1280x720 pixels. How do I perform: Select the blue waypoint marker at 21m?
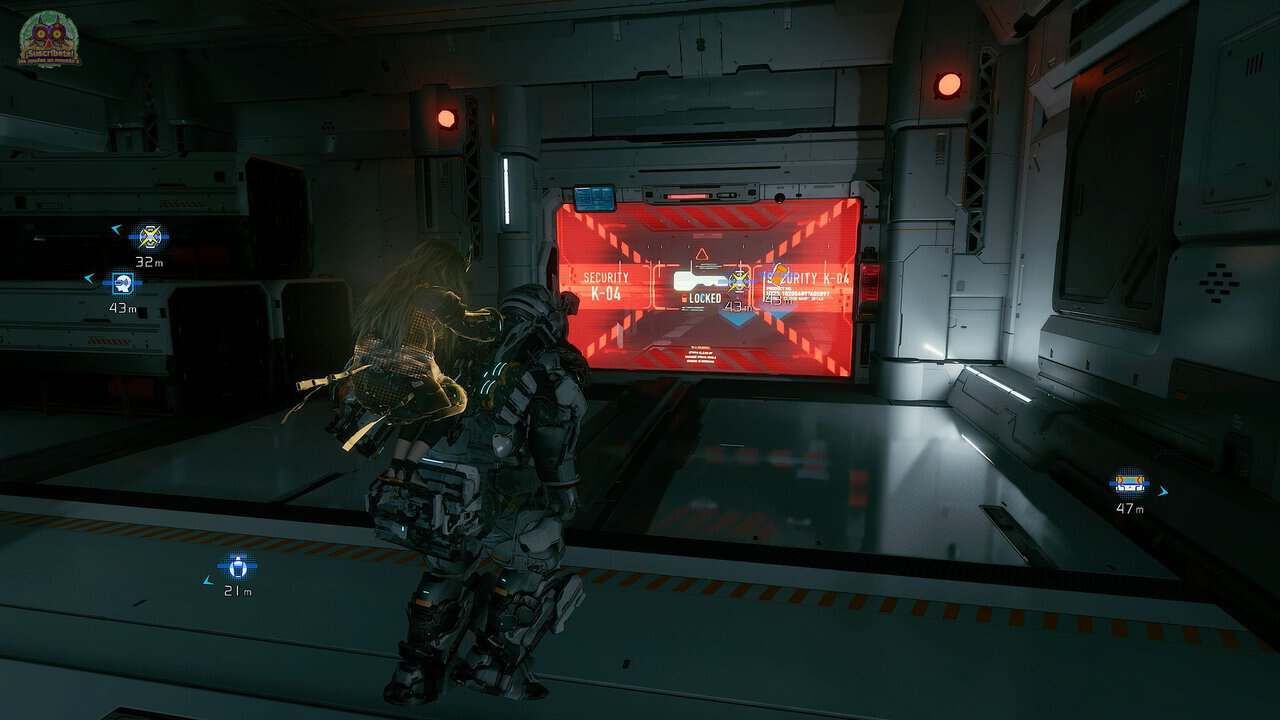click(237, 567)
